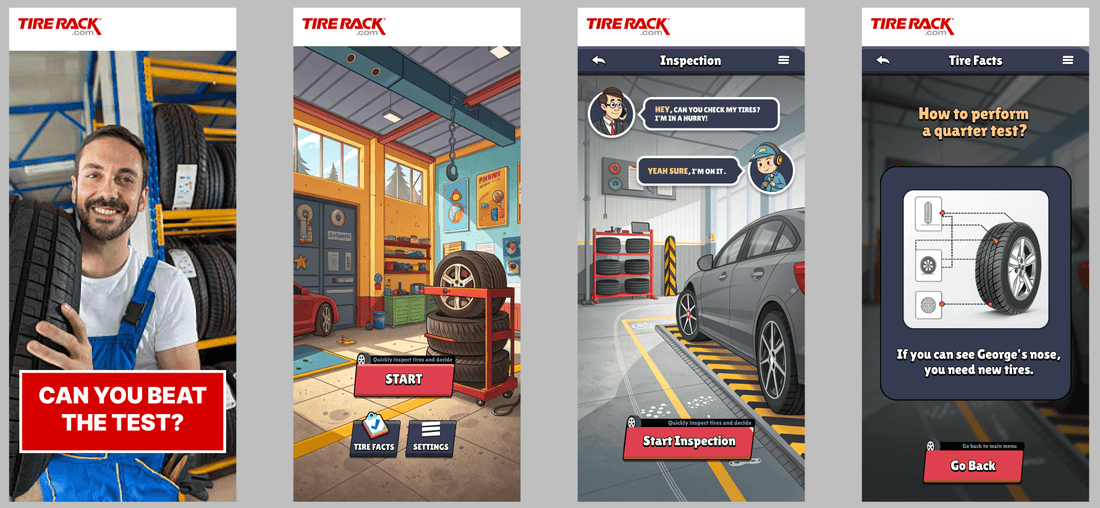The width and height of the screenshot is (1100, 508).
Task: Open the Settings menu button
Action: pos(431,438)
